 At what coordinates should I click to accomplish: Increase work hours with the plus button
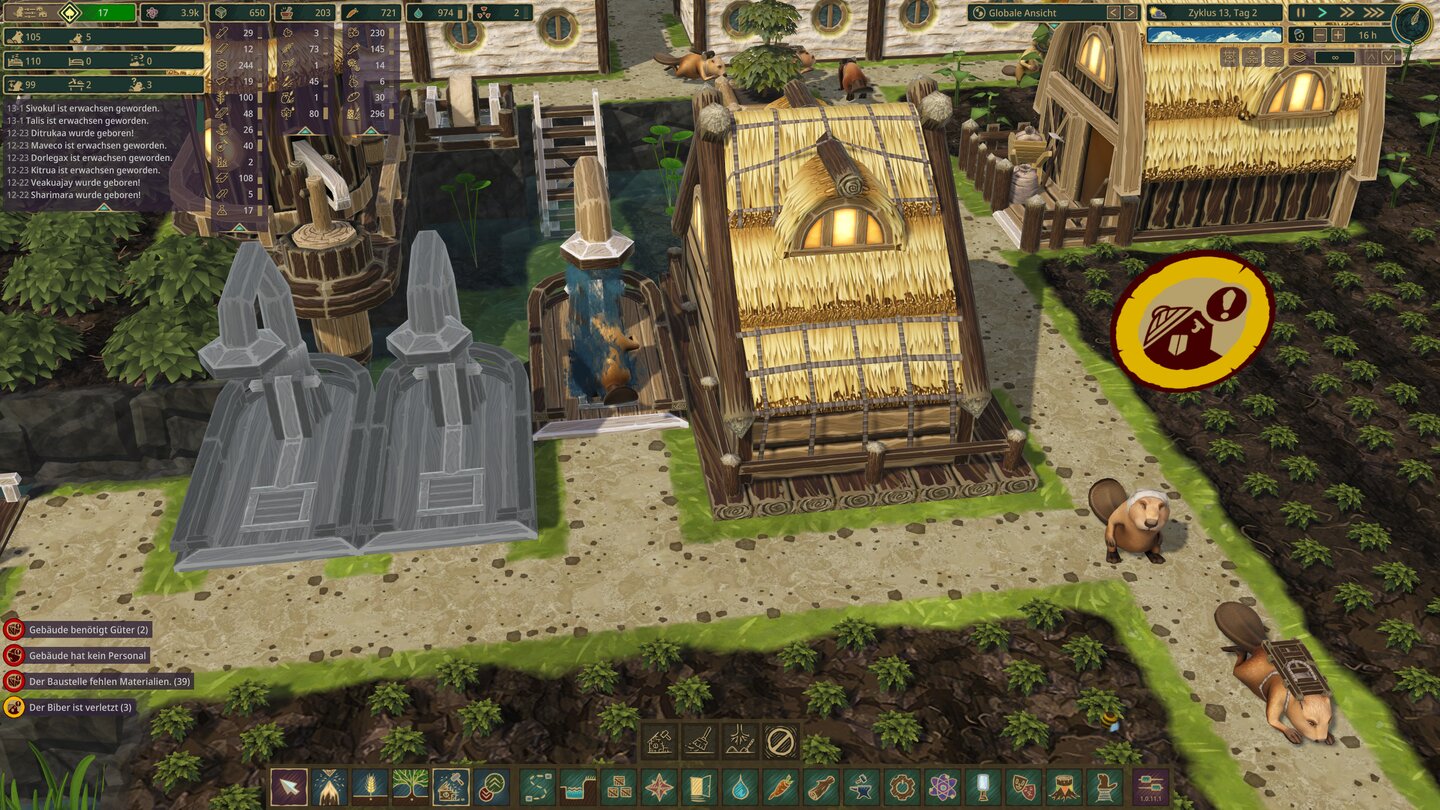point(1338,35)
